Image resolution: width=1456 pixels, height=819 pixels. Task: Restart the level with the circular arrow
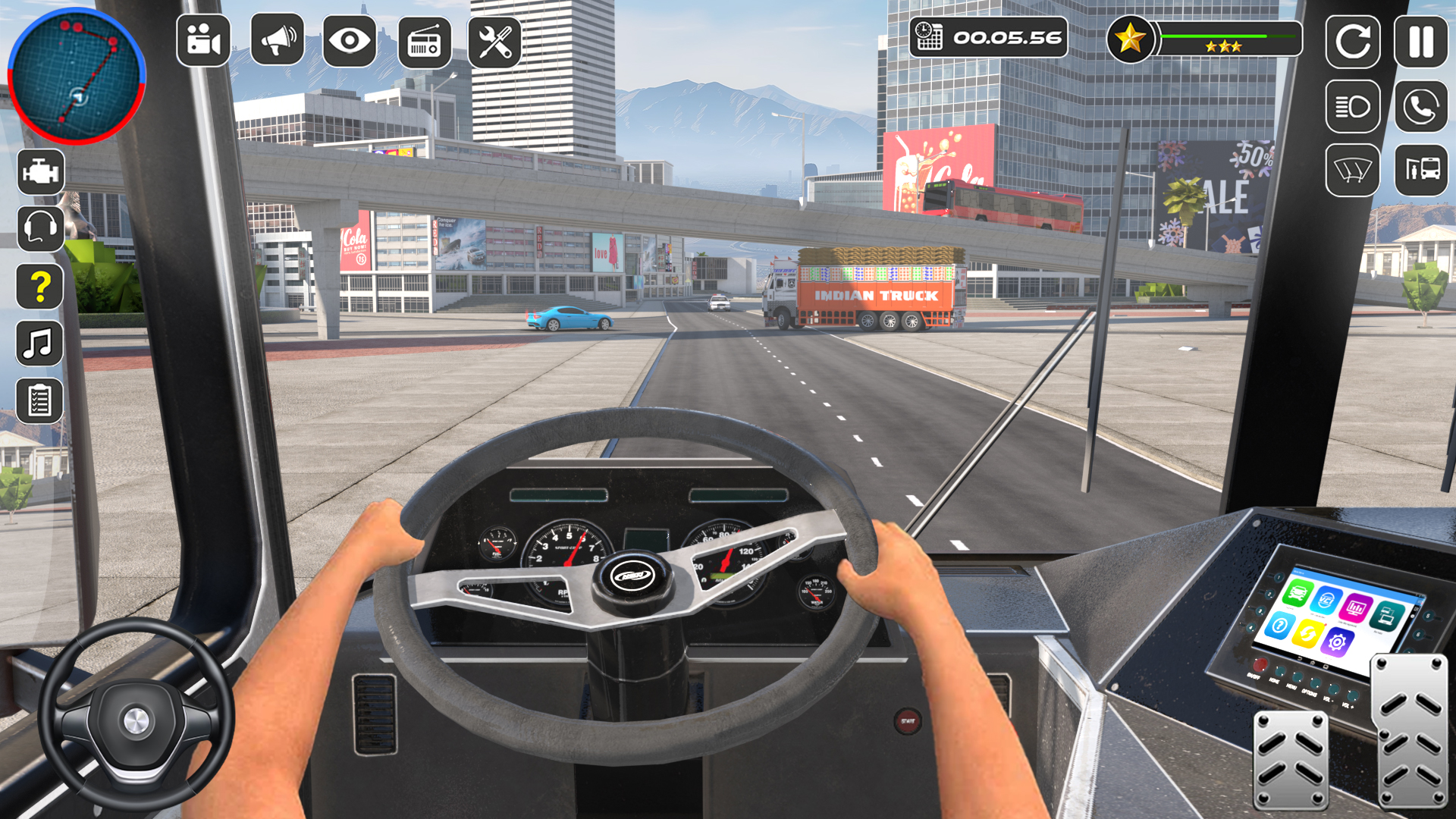tap(1354, 42)
